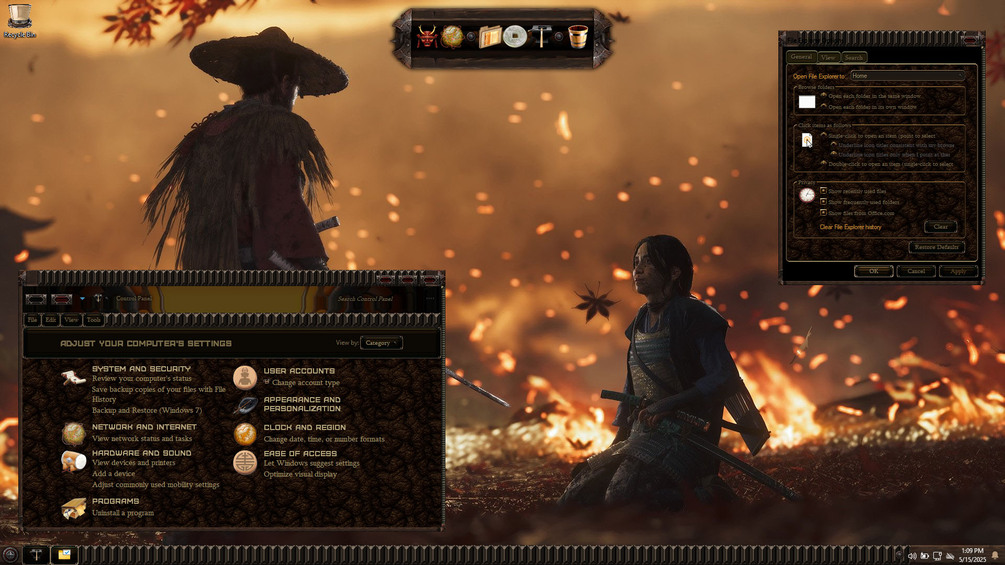The height and width of the screenshot is (565, 1005).
Task: Open User Accounts category
Action: coord(299,371)
